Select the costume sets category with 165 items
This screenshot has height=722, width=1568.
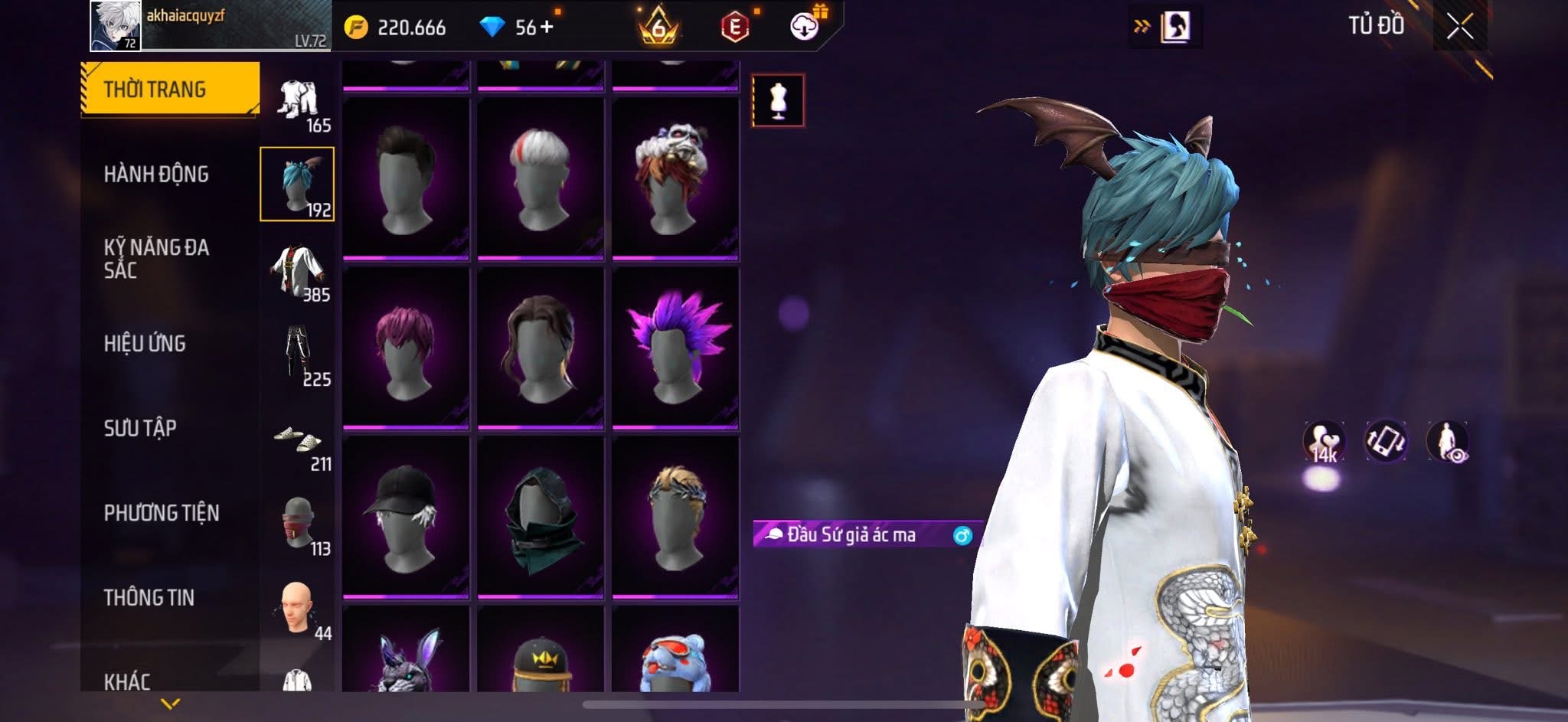pyautogui.click(x=299, y=103)
